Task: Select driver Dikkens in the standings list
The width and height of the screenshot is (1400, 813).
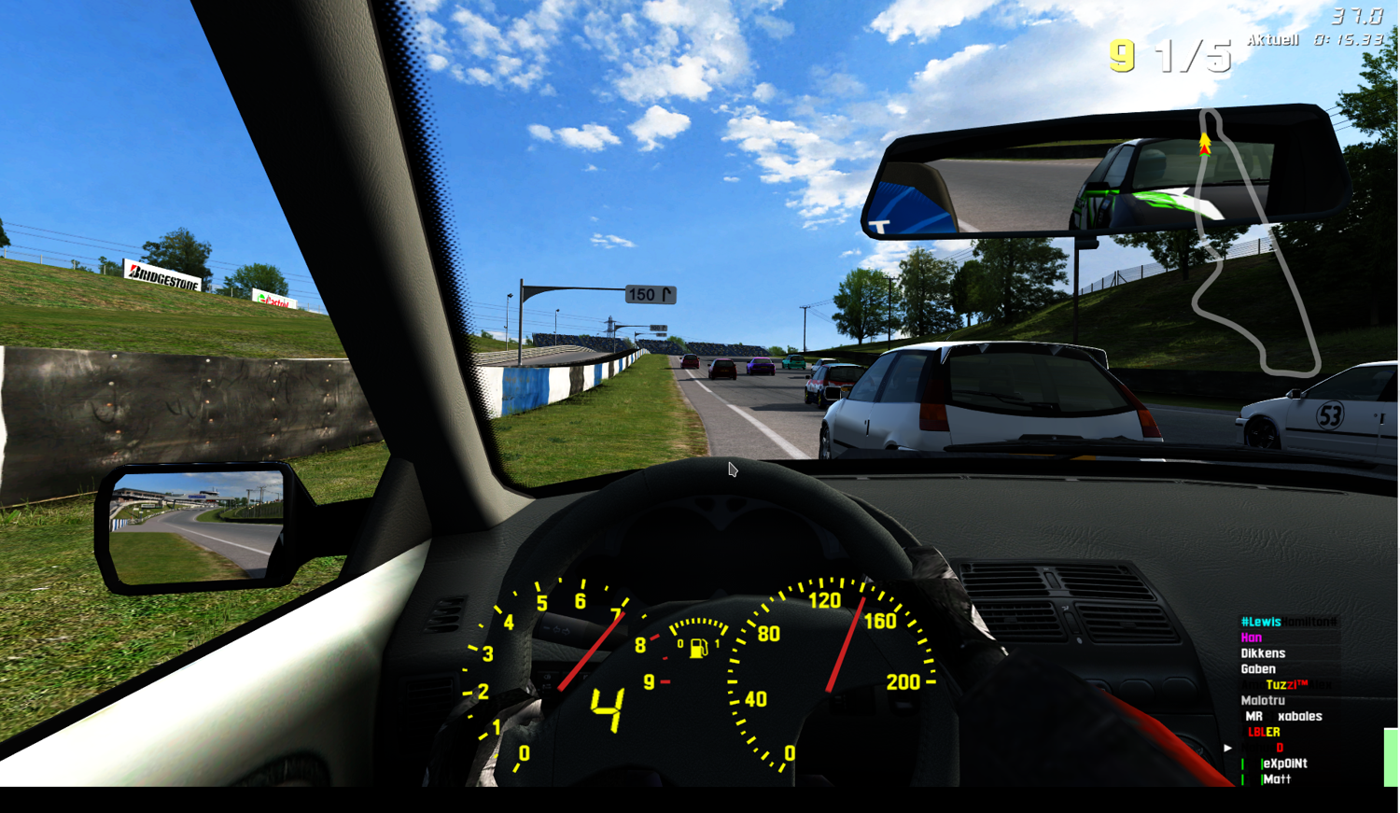Action: click(x=1263, y=653)
